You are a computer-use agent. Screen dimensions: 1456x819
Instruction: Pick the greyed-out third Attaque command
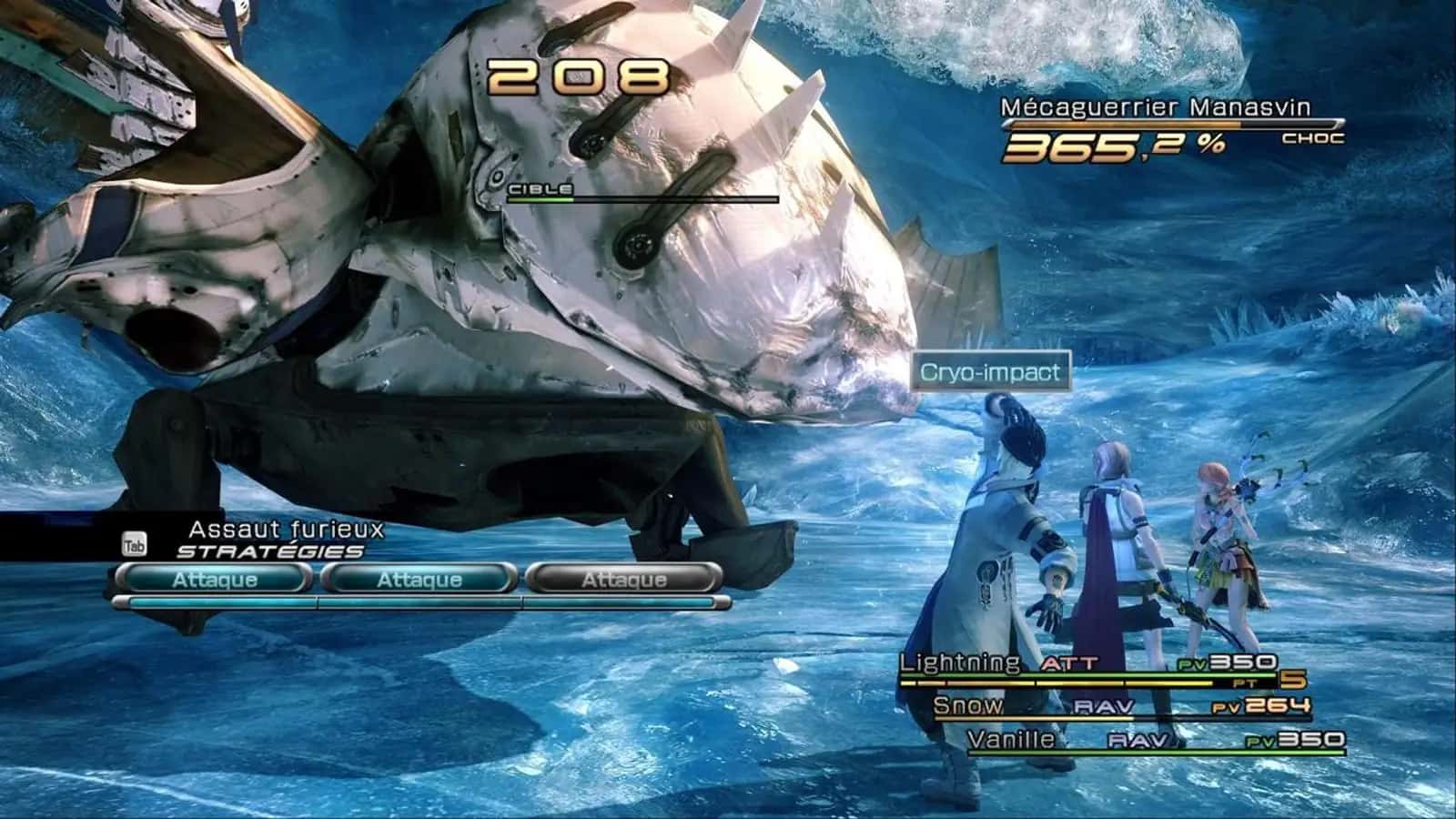(623, 578)
